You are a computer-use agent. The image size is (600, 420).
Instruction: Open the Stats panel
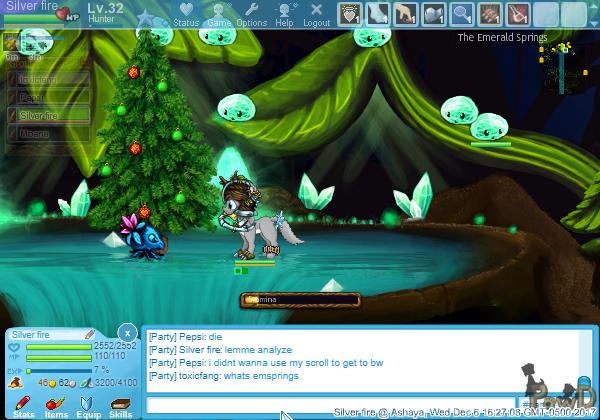[24, 405]
